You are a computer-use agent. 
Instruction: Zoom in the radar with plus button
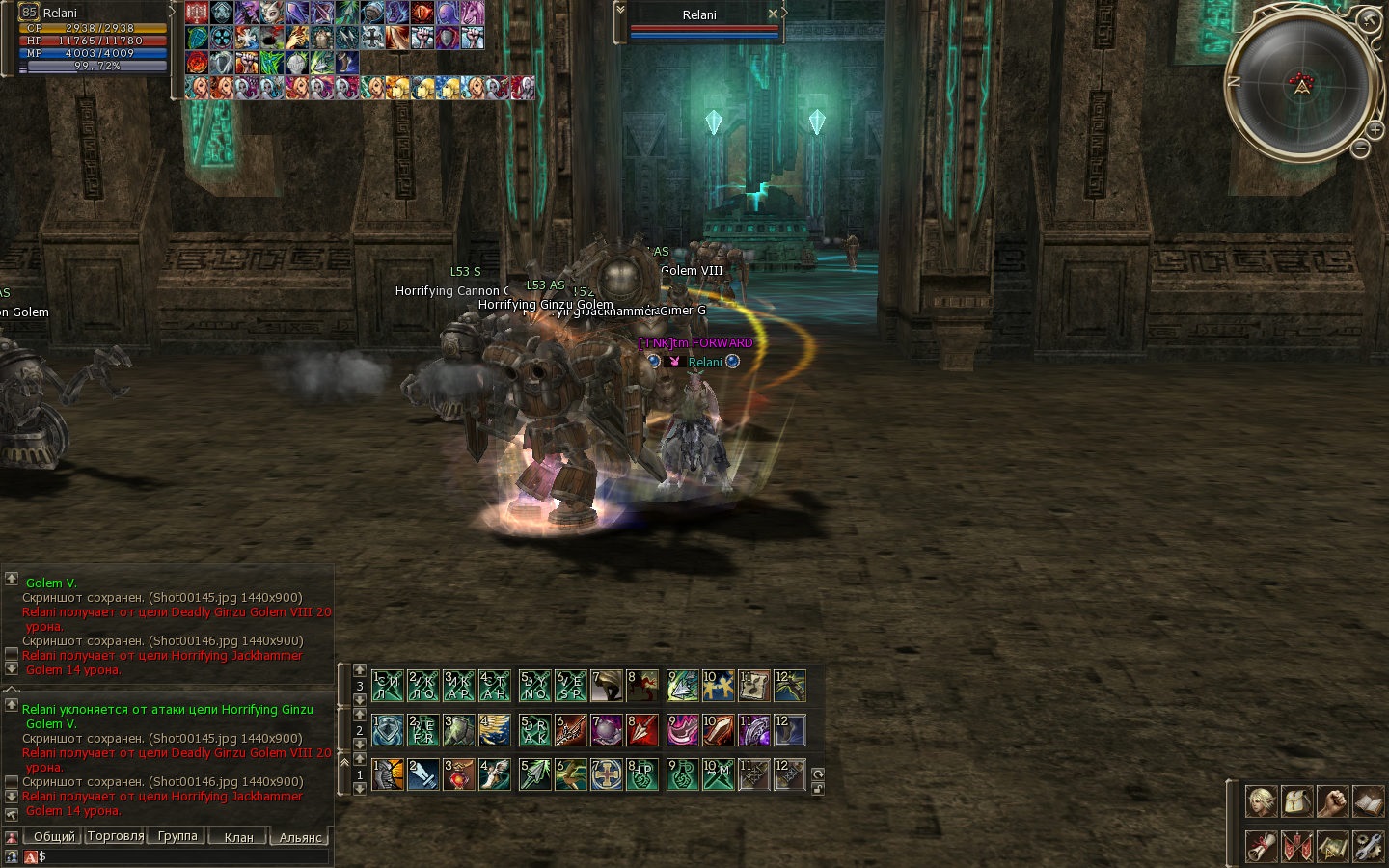click(1375, 130)
